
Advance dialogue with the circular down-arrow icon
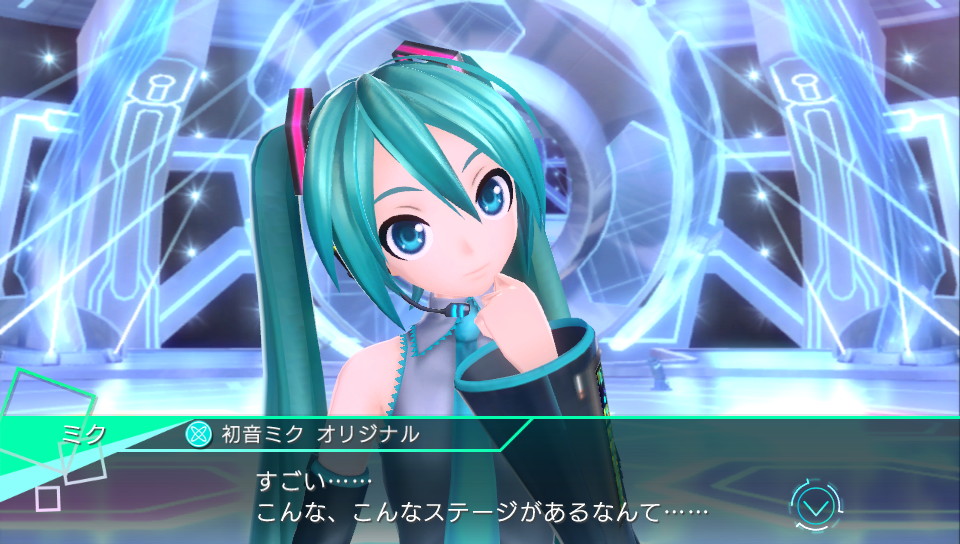[x=816, y=506]
